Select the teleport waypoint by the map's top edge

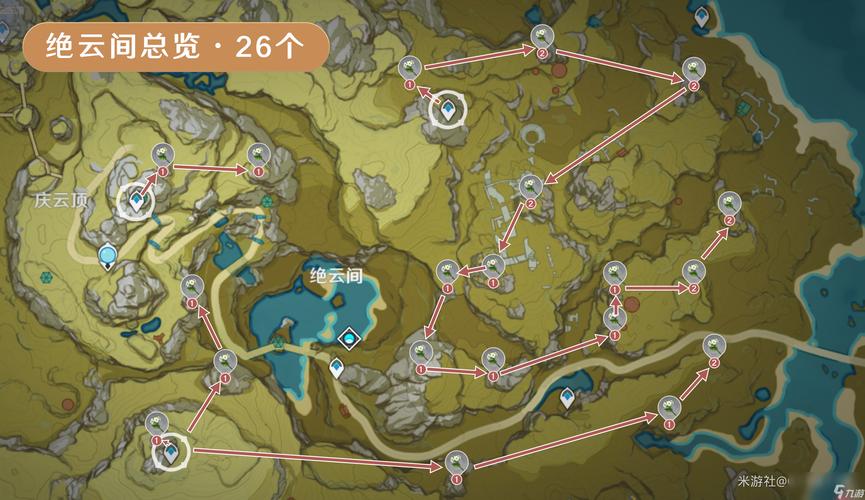tap(701, 17)
